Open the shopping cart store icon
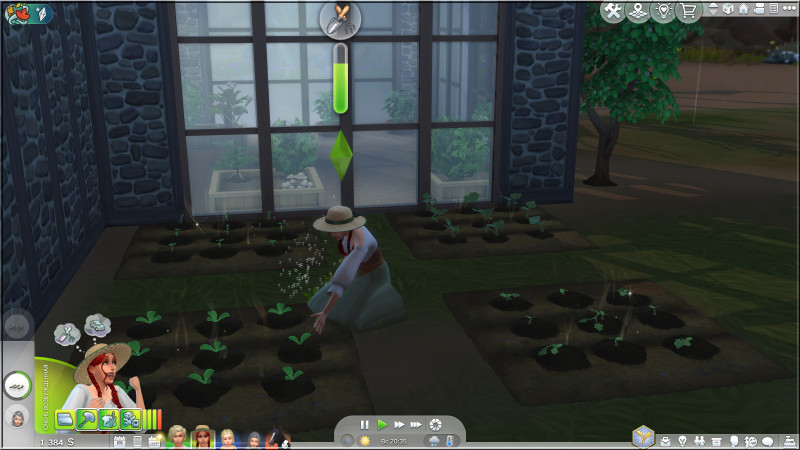 (688, 11)
